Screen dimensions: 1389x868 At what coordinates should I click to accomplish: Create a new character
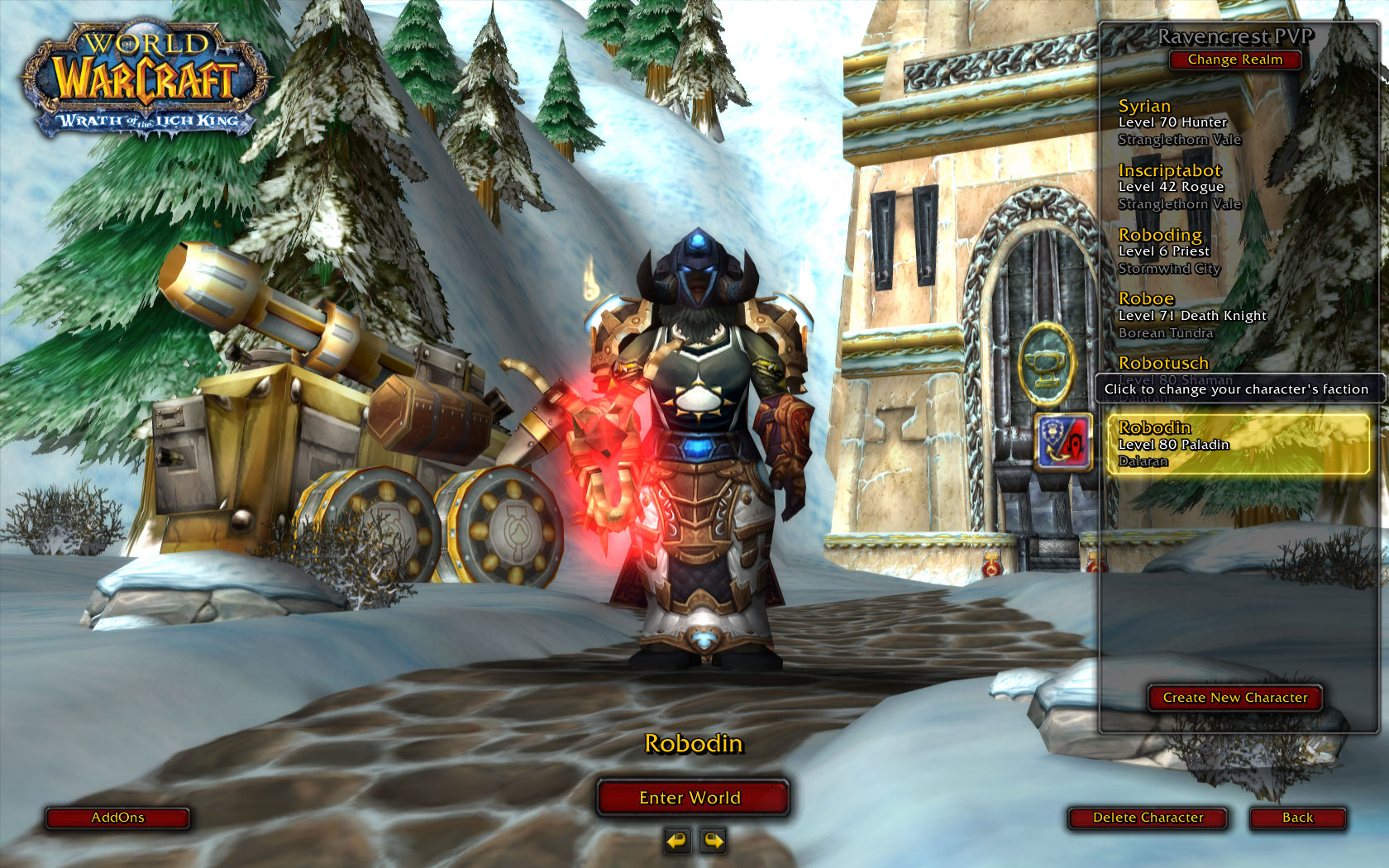pyautogui.click(x=1235, y=698)
